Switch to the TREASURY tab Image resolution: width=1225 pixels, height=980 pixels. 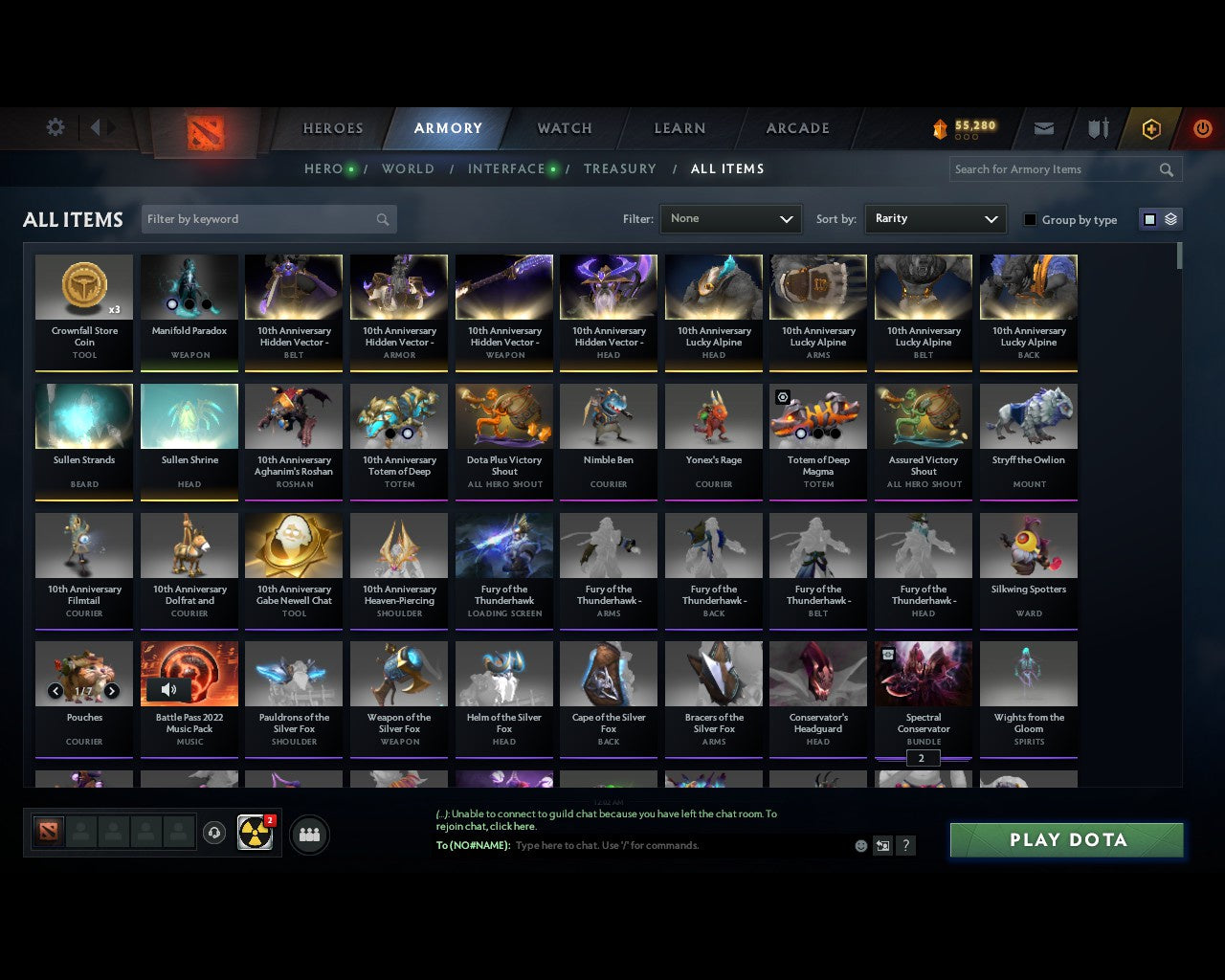pos(620,168)
